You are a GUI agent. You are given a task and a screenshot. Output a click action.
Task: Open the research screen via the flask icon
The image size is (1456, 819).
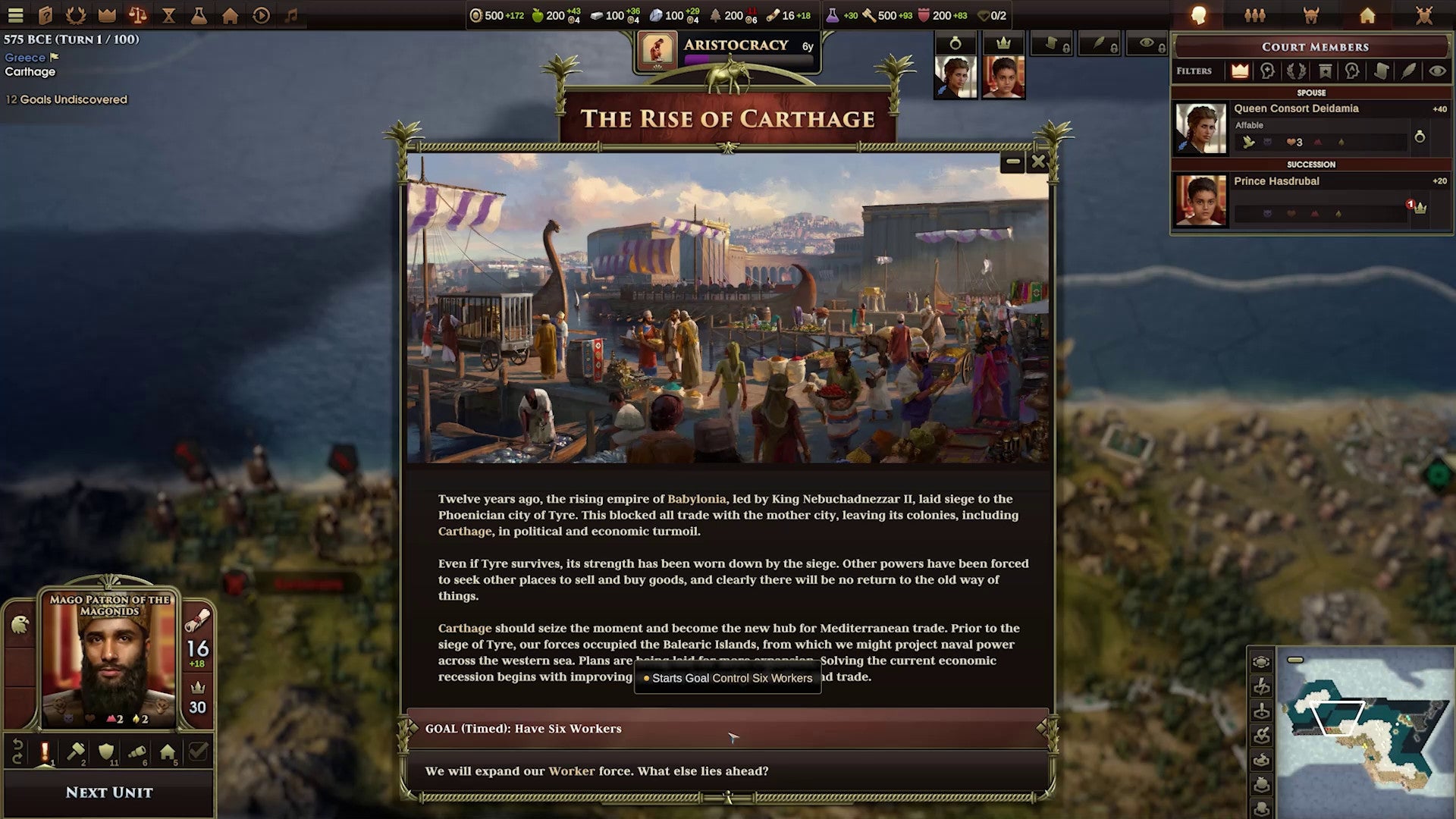coord(199,15)
